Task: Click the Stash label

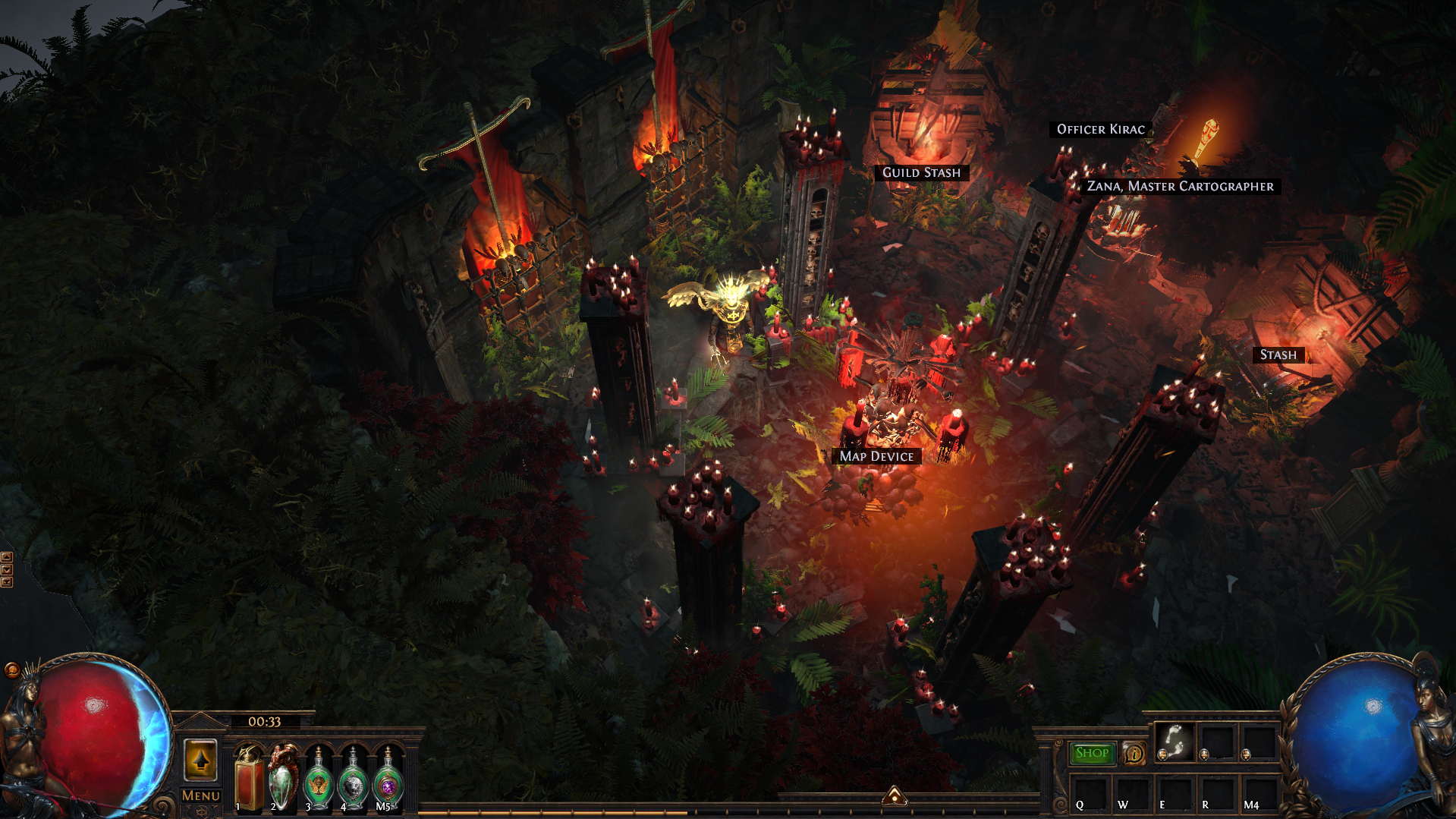Action: tap(1278, 354)
